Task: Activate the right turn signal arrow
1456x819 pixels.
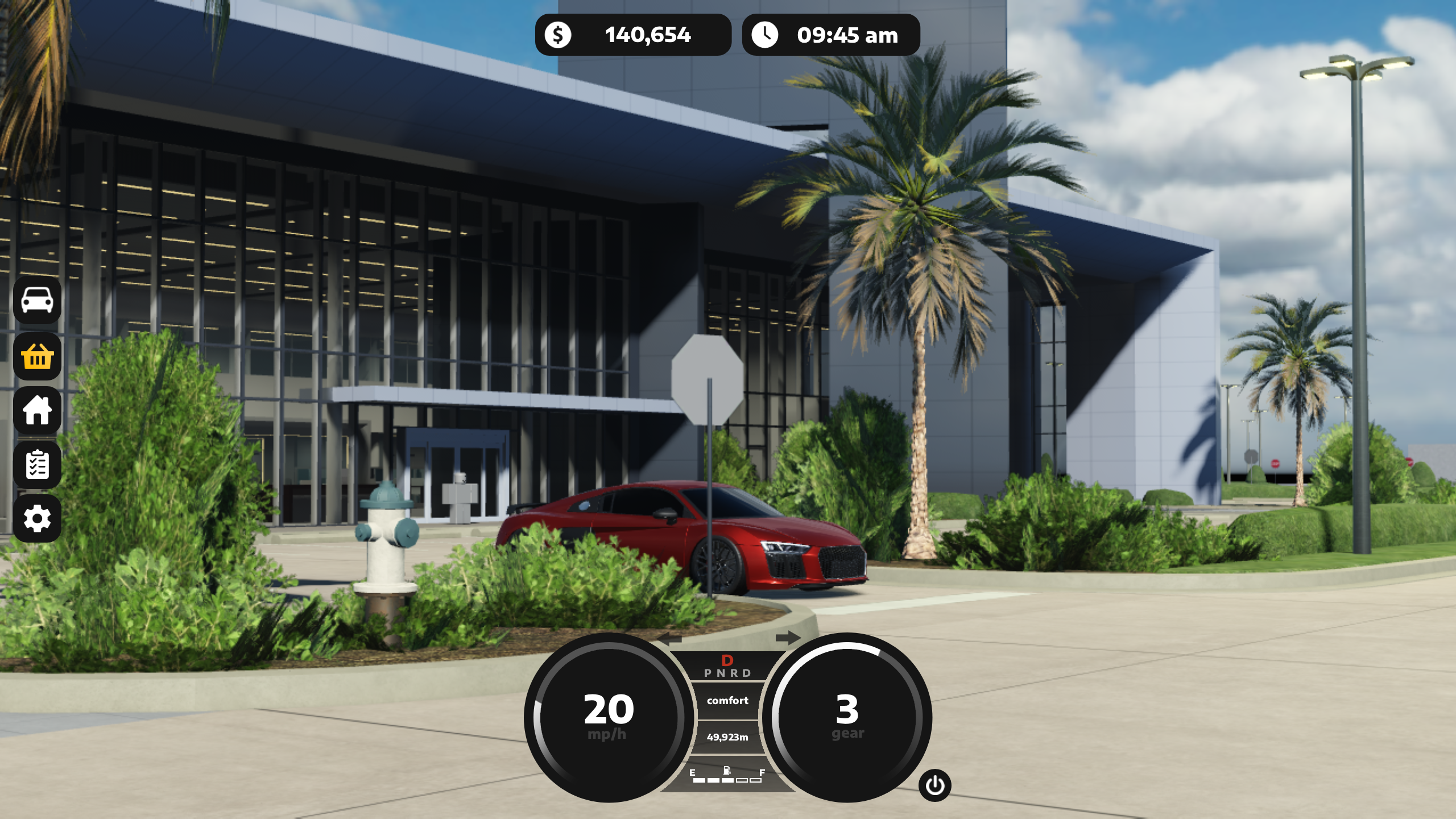Action: [x=788, y=638]
